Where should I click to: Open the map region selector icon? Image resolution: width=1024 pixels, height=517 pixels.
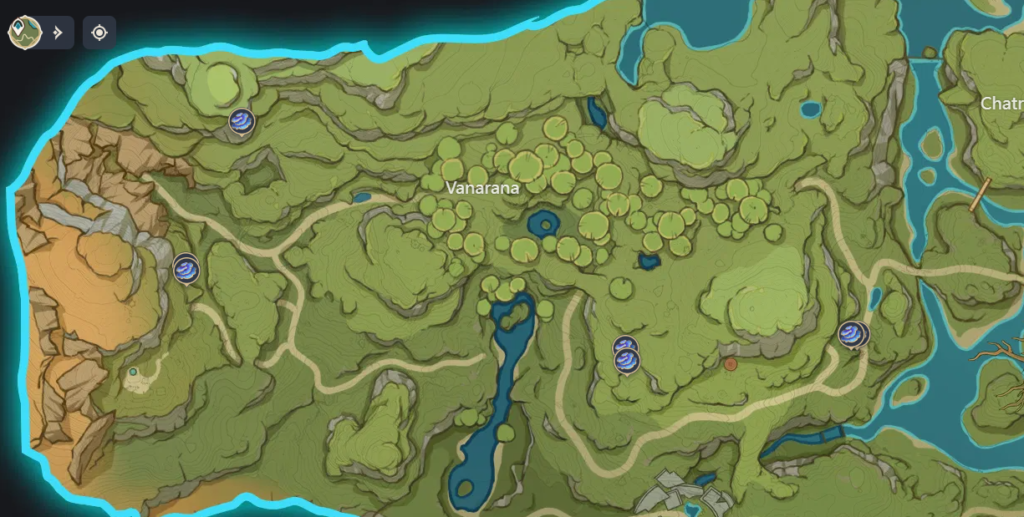[x=23, y=32]
